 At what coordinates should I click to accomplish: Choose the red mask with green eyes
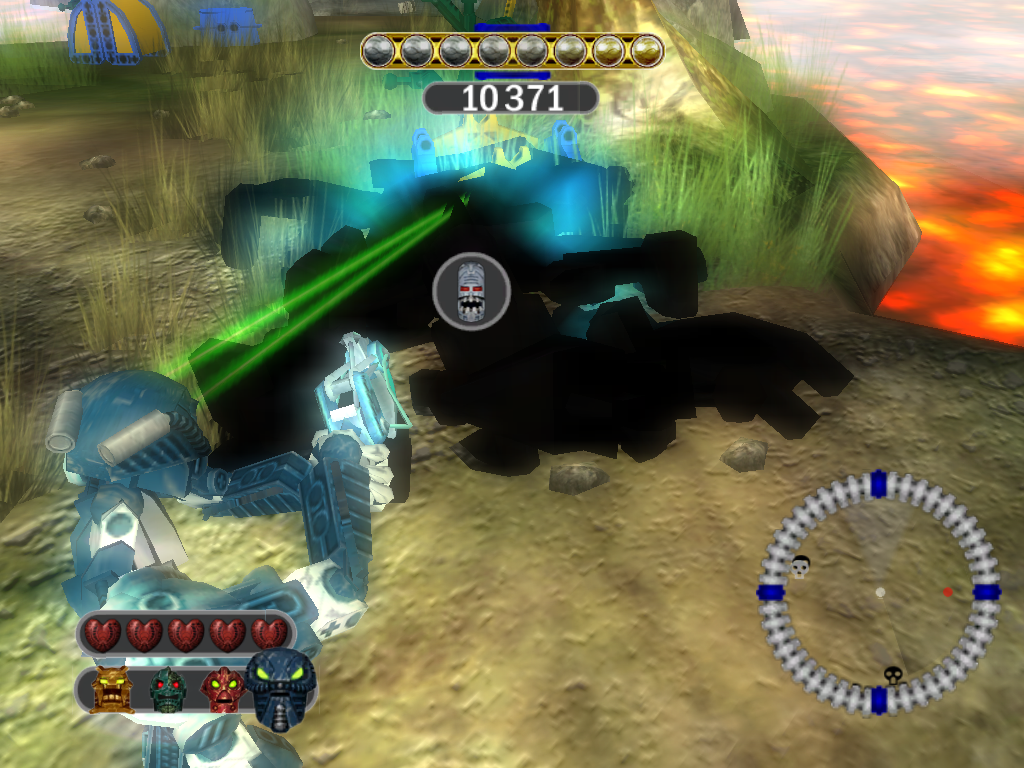coord(223,689)
